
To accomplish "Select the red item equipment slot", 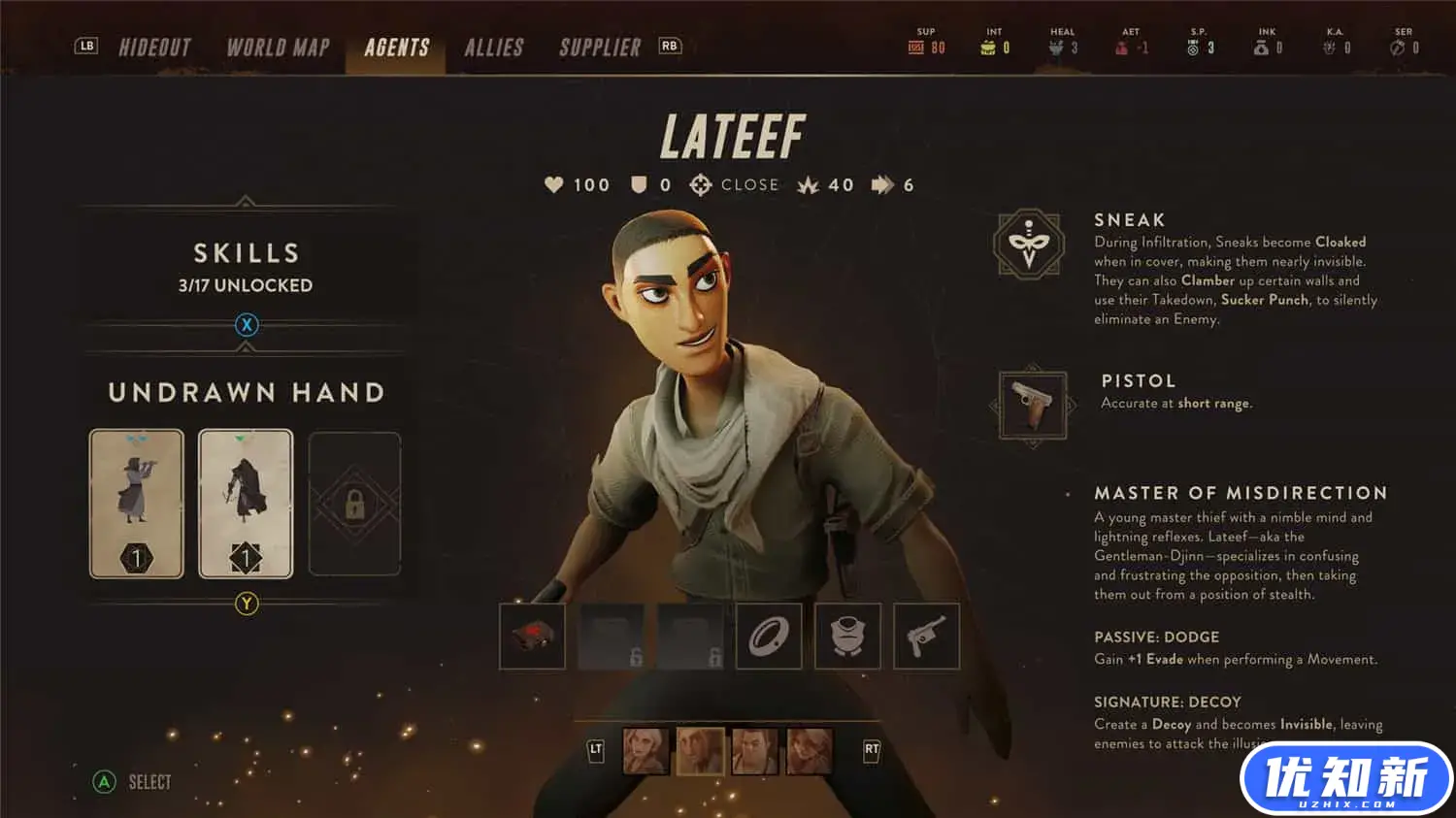I will pyautogui.click(x=532, y=637).
